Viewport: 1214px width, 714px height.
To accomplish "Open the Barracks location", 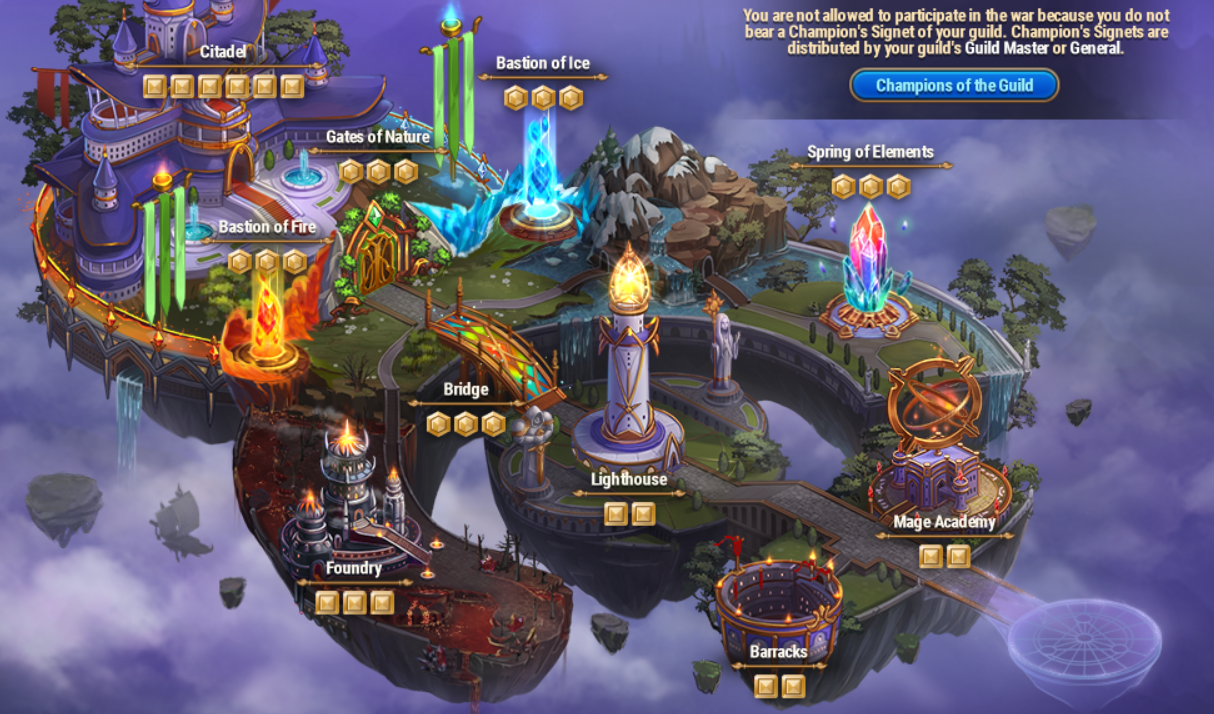I will click(x=778, y=652).
